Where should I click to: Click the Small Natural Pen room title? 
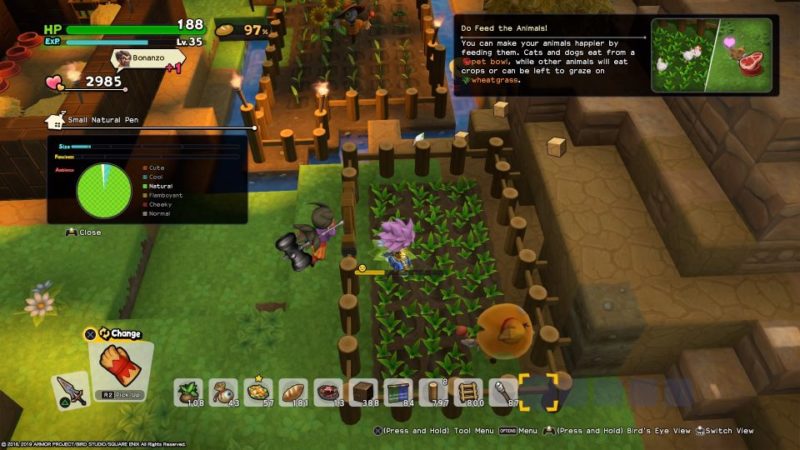pyautogui.click(x=93, y=121)
